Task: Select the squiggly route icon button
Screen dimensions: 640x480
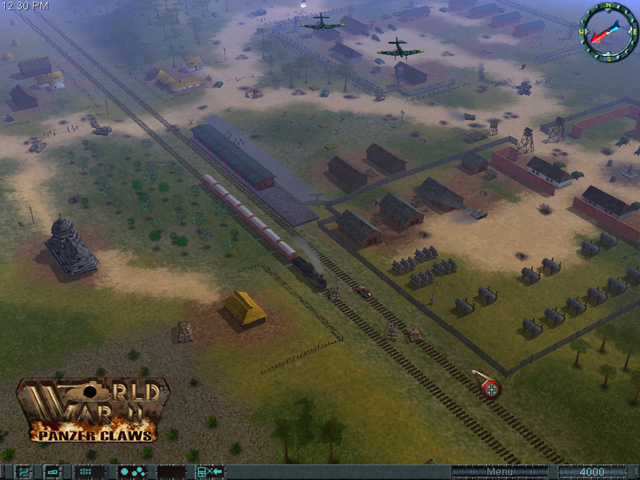Action: (x=23, y=471)
